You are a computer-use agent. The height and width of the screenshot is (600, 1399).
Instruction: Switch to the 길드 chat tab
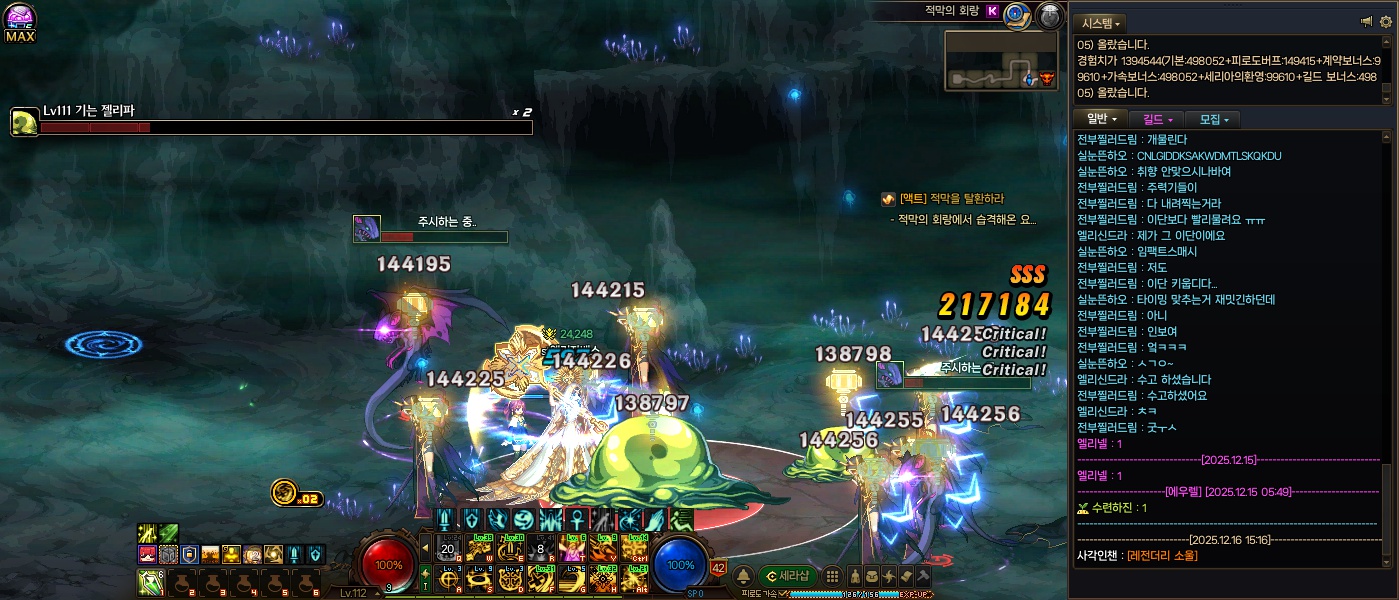point(1157,119)
